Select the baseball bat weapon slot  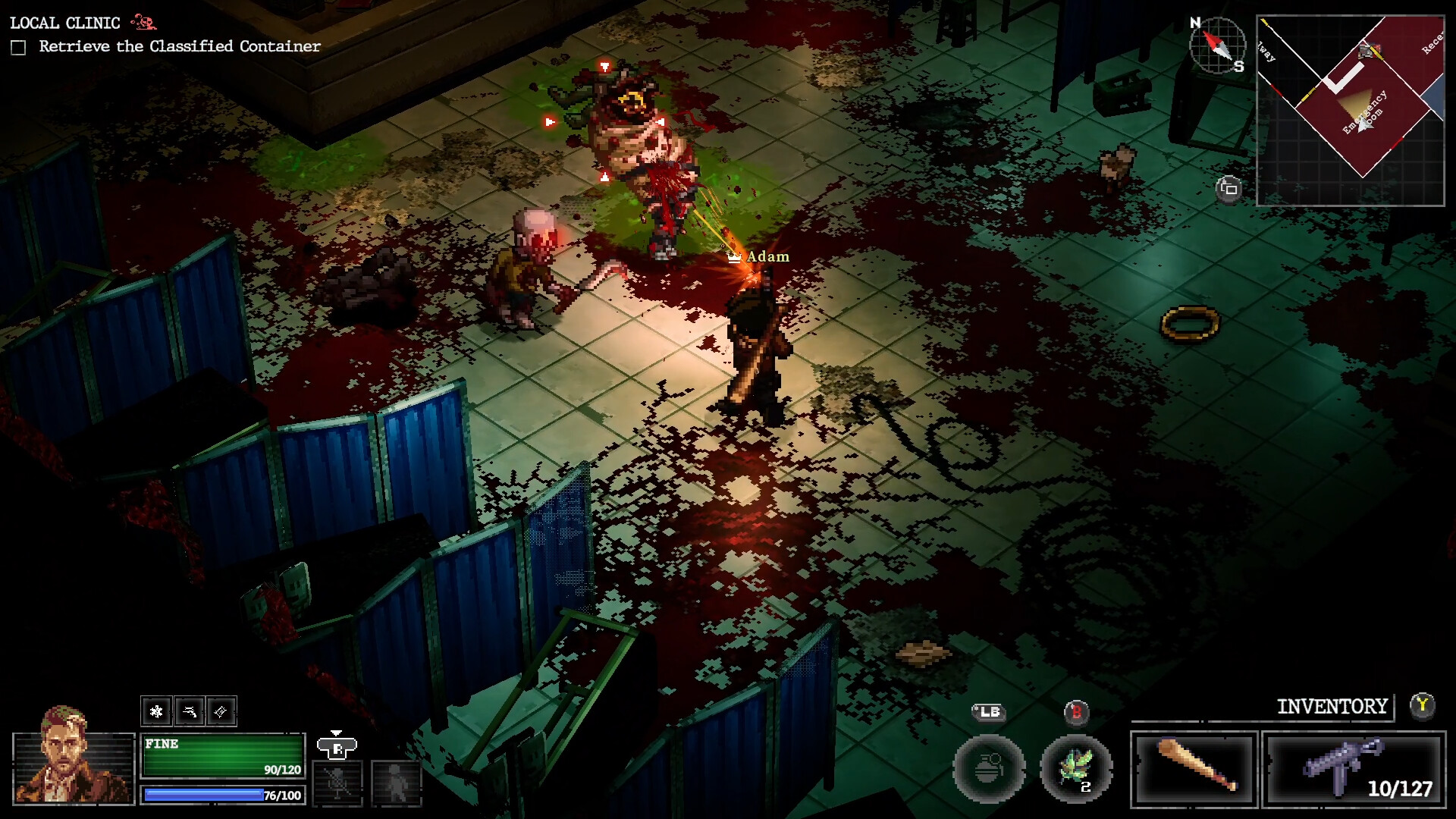(x=1194, y=769)
